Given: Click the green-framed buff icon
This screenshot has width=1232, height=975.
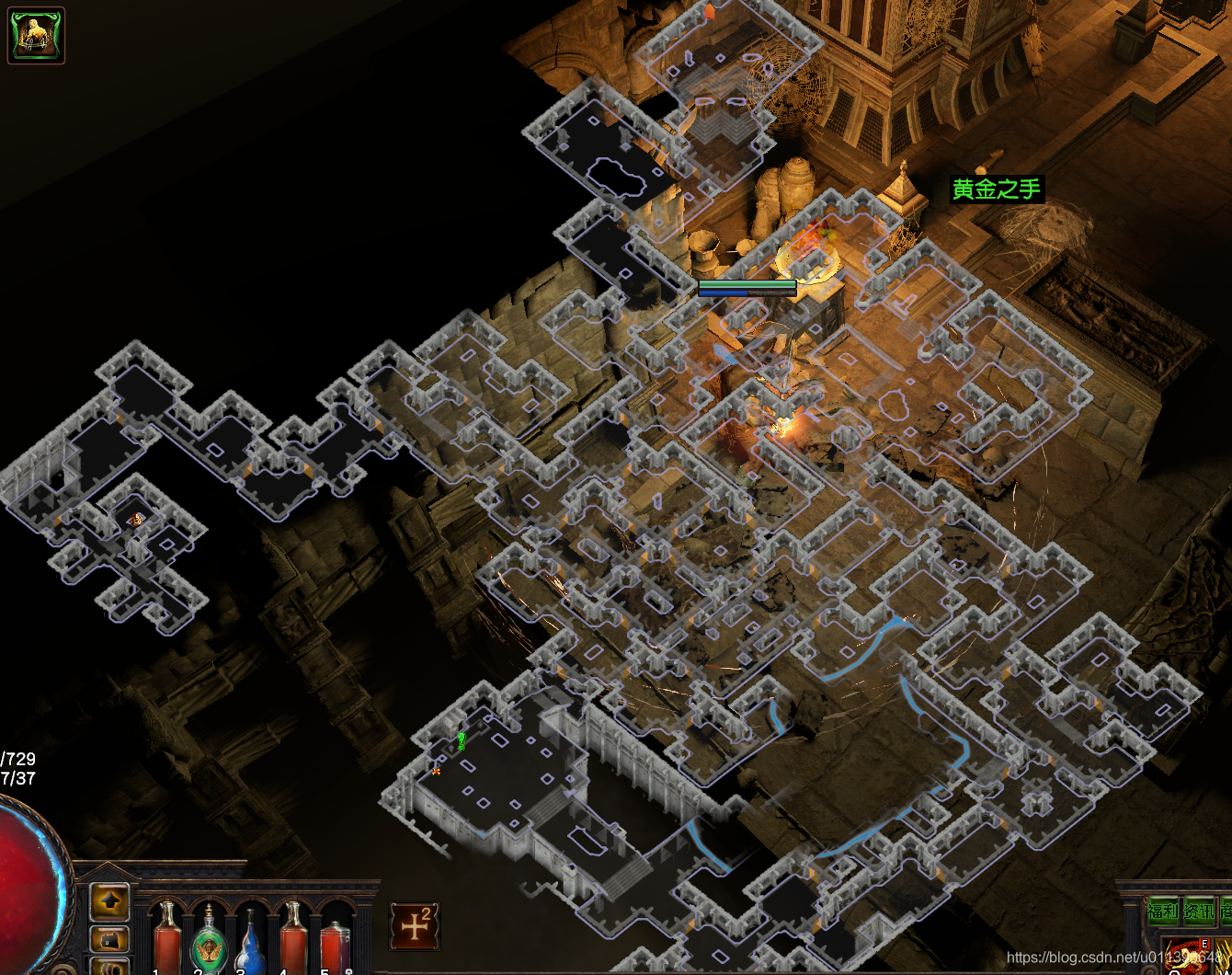Looking at the screenshot, I should click(36, 35).
